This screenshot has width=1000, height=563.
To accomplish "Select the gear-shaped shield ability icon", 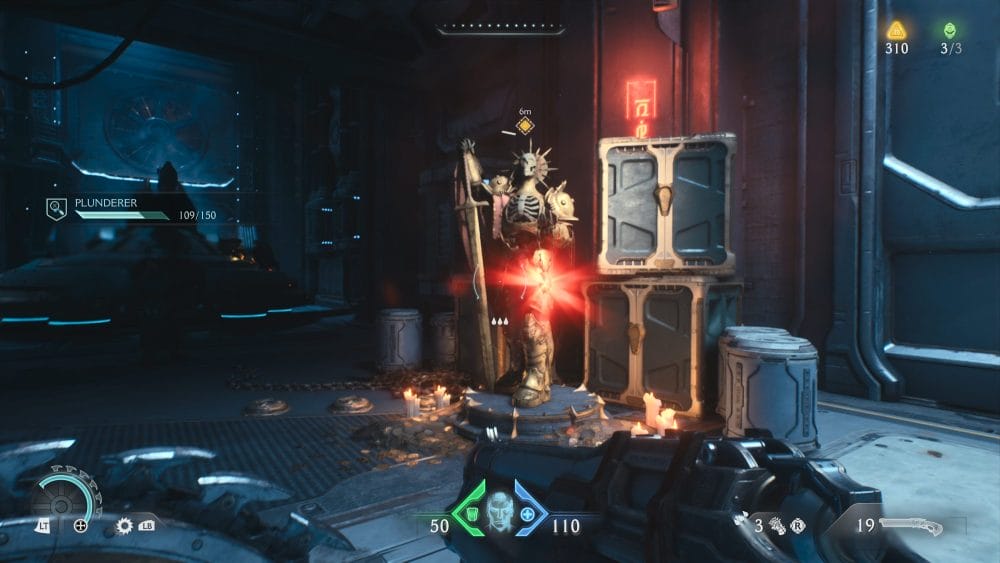I will tap(125, 525).
